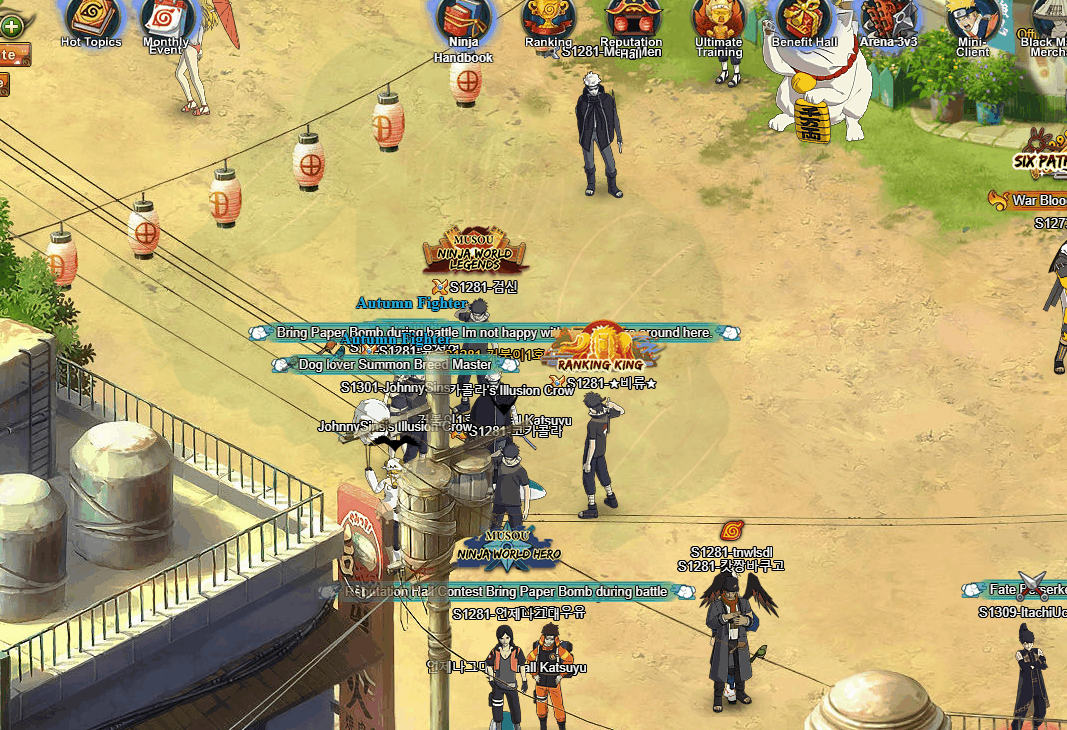This screenshot has height=730, width=1067.
Task: Show the Ranking trophy screen
Action: pos(547,17)
